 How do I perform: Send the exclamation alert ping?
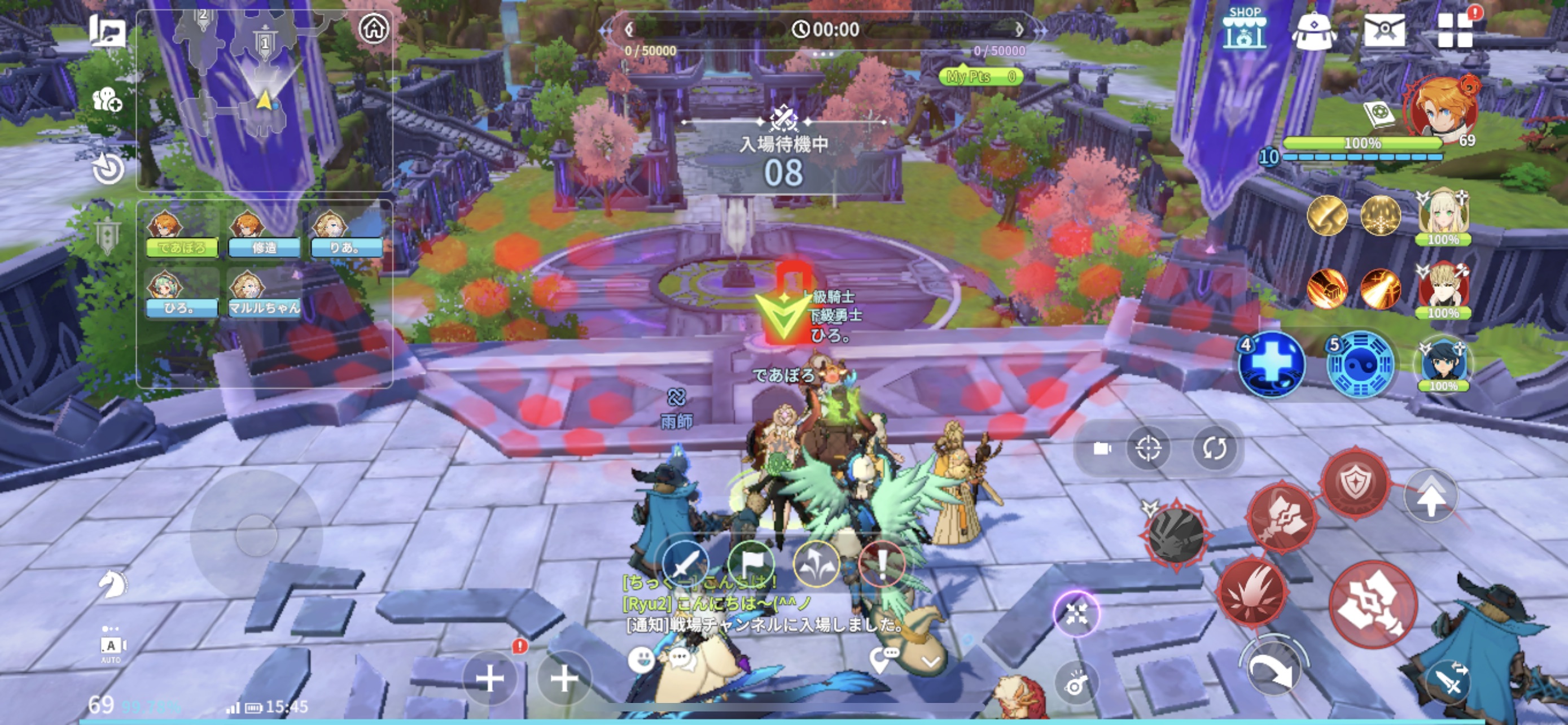click(x=882, y=565)
